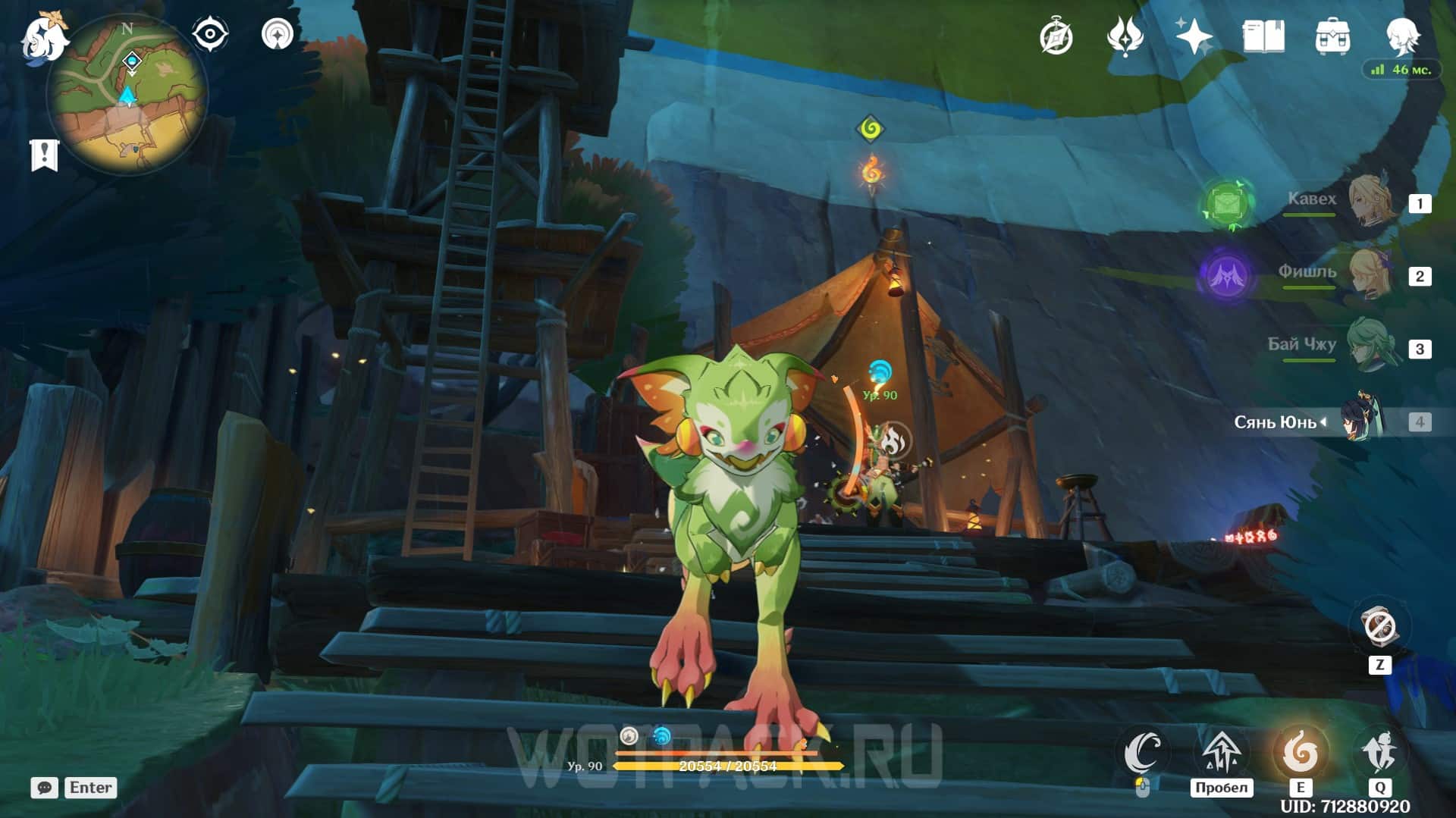Image resolution: width=1456 pixels, height=818 pixels.
Task: Use the crescent sprint ability icon
Action: [1143, 751]
